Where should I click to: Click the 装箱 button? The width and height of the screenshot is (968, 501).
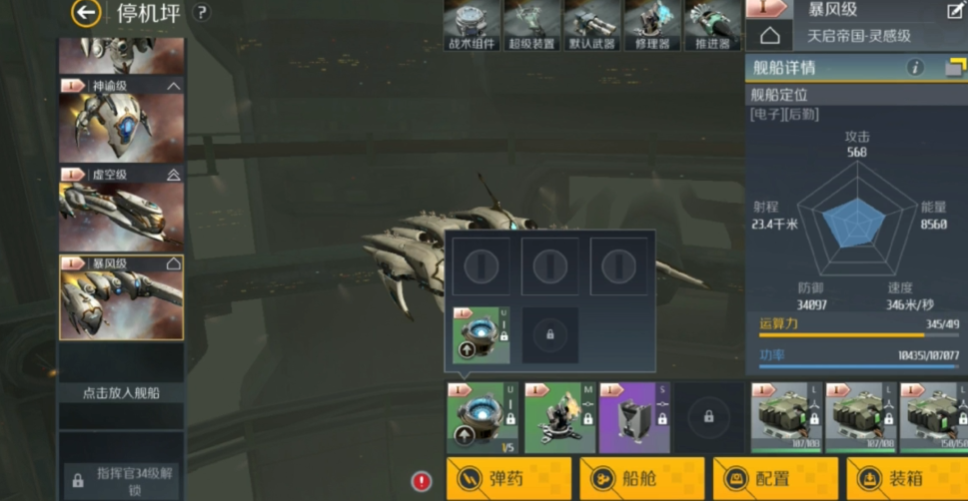coord(906,478)
